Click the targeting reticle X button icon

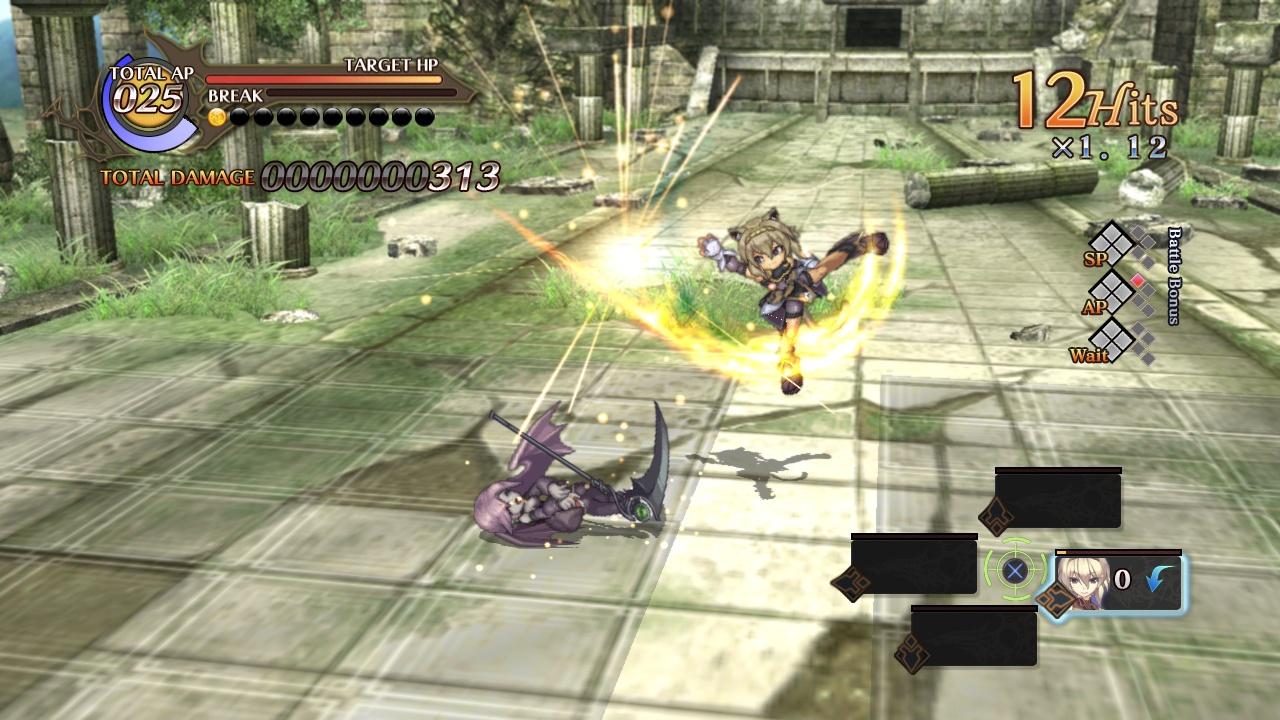[1013, 571]
